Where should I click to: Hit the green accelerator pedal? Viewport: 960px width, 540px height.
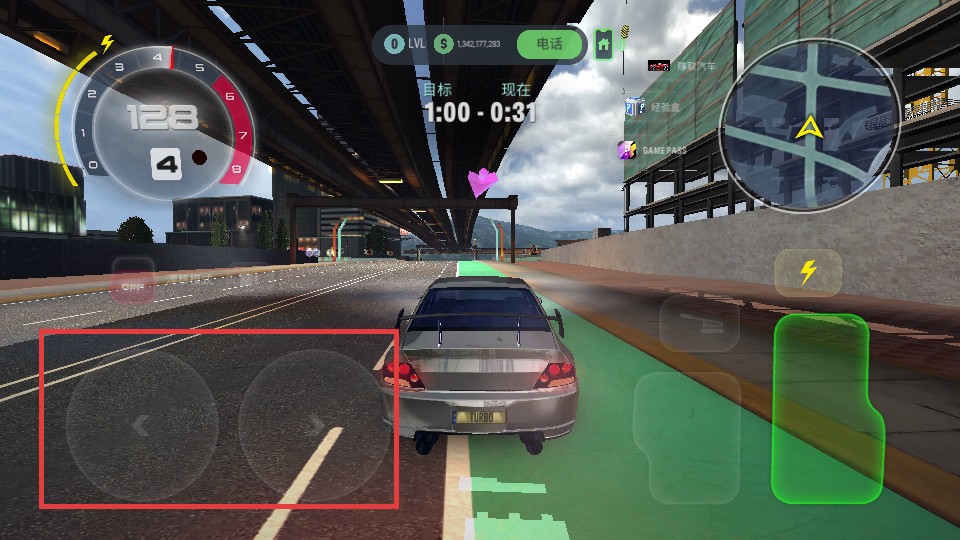tap(824, 408)
